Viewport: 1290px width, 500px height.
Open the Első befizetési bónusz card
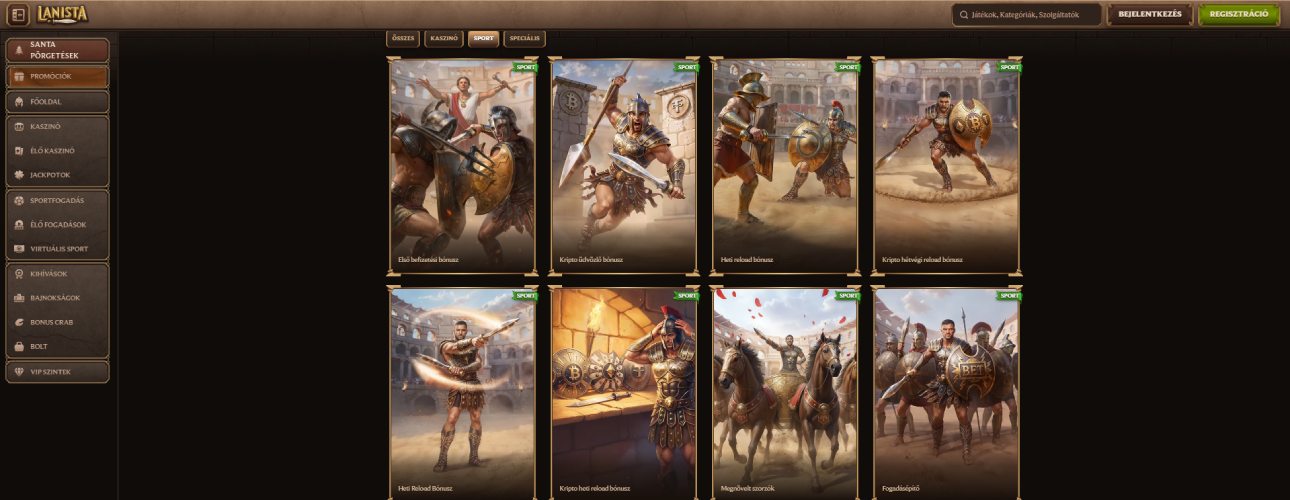point(463,165)
